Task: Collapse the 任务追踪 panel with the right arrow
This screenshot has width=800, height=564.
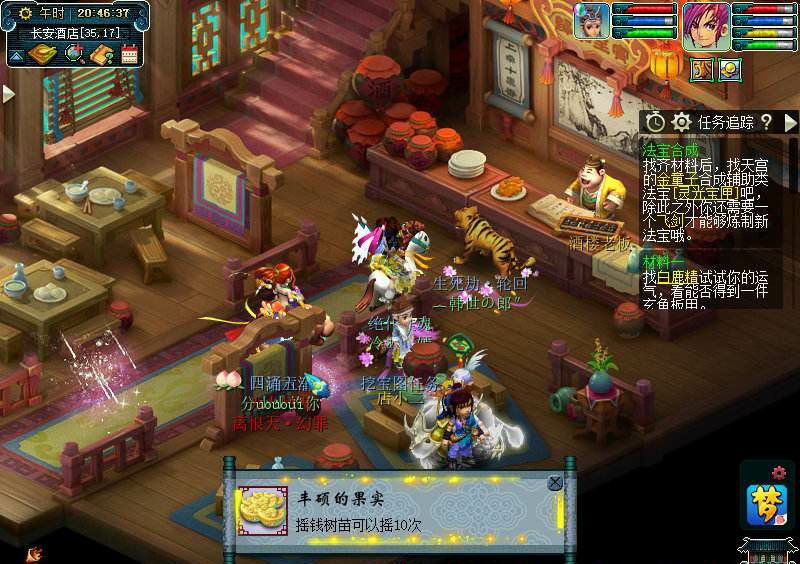Action: (791, 122)
